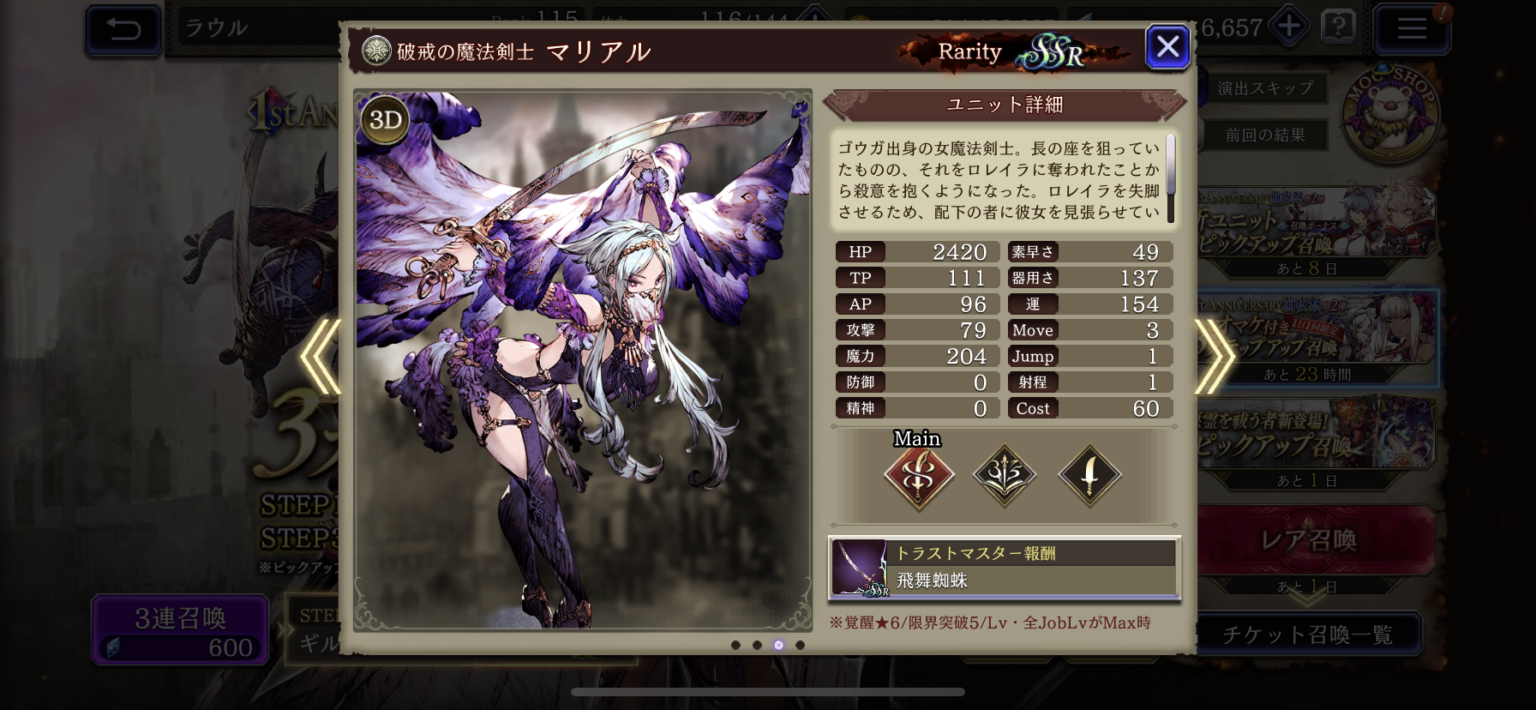Select the sword sub-job emblem icon

point(1089,477)
